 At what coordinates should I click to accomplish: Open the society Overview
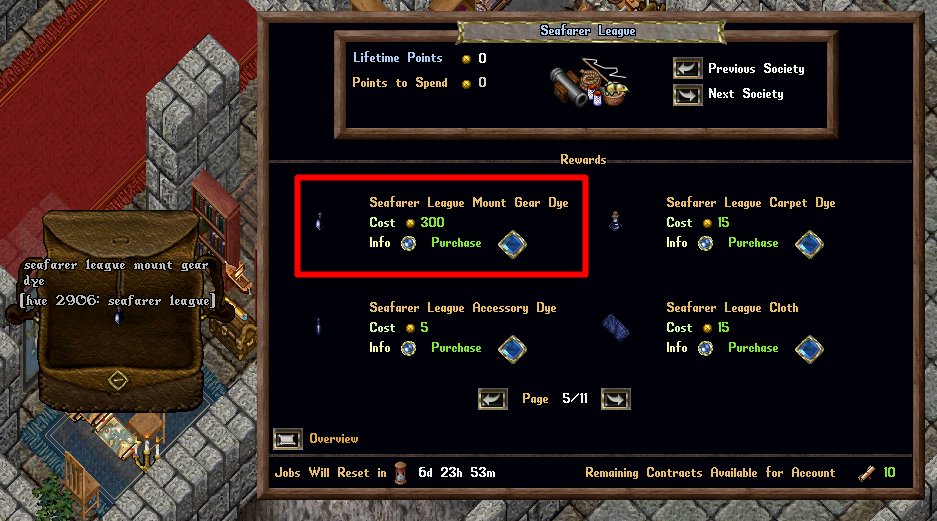pos(288,439)
